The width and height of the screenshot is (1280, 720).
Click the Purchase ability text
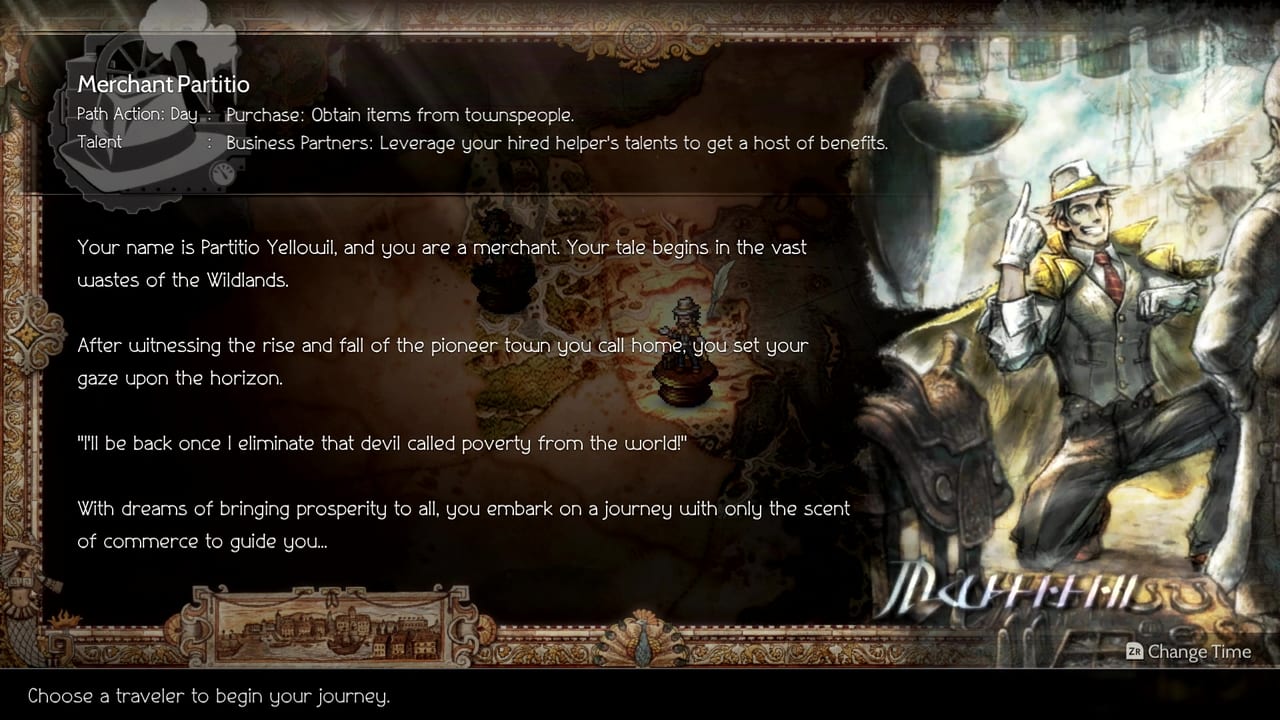point(265,115)
